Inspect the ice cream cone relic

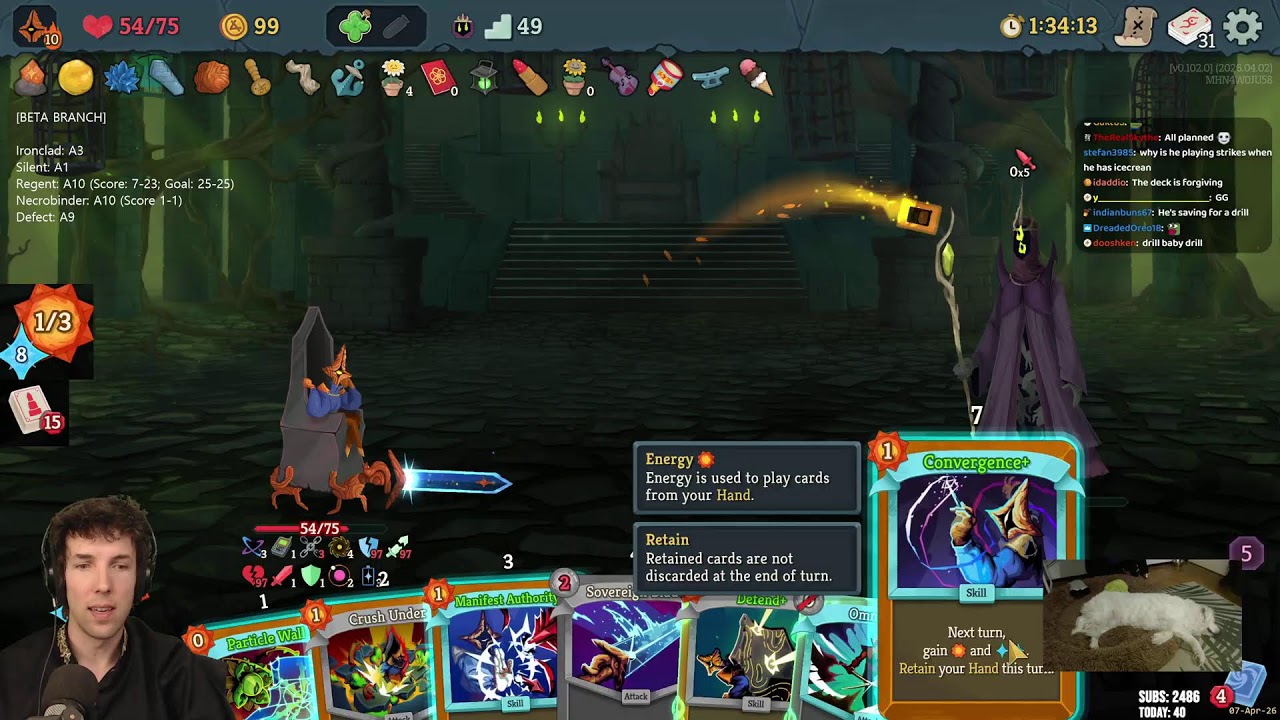[756, 76]
